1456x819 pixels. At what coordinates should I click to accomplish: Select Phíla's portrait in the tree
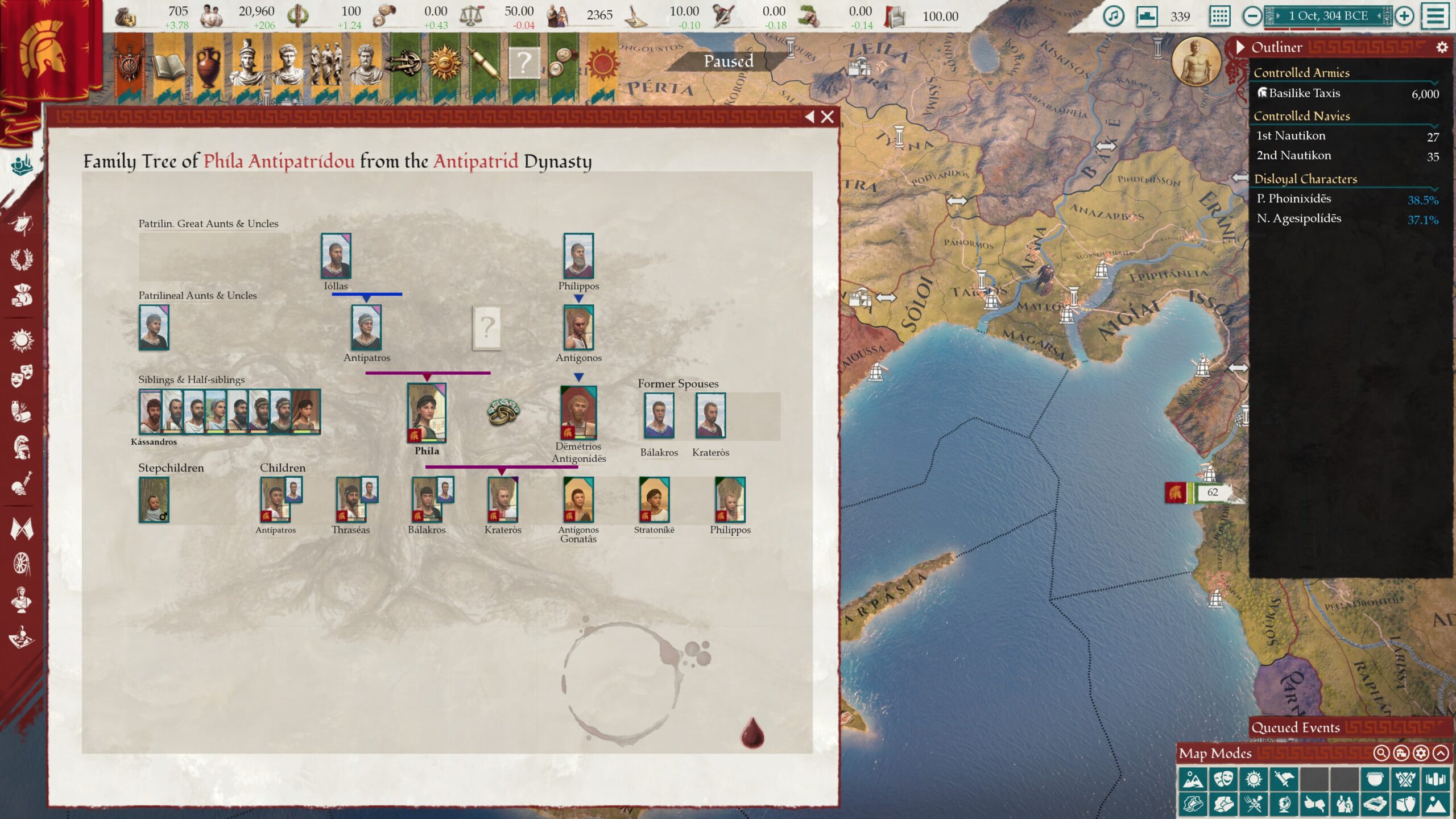point(427,413)
